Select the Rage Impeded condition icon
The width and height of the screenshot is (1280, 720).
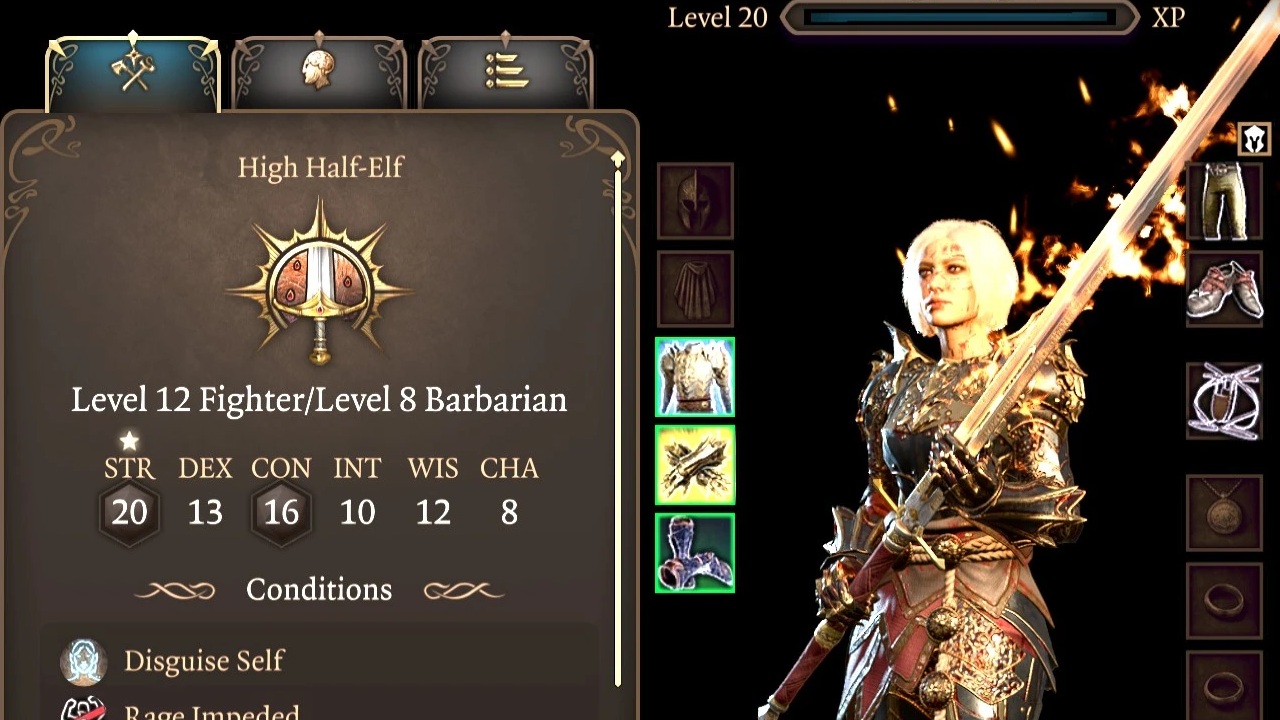coord(85,712)
